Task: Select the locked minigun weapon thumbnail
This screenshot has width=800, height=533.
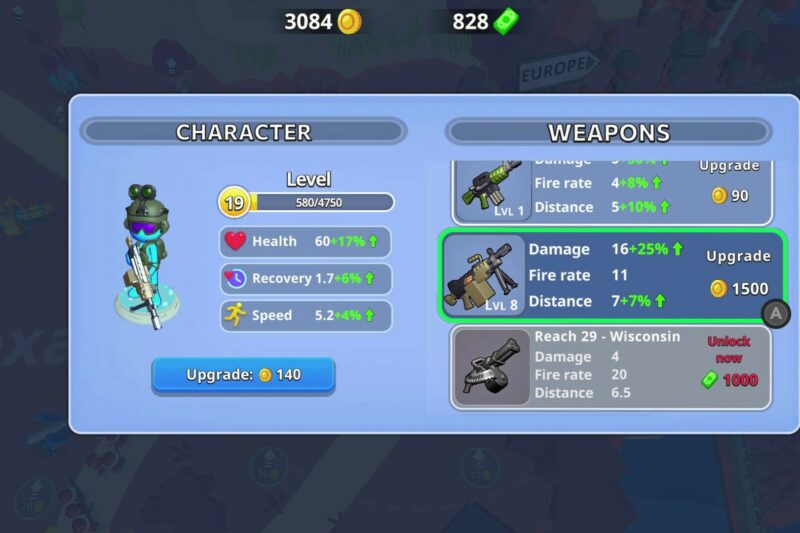Action: [490, 367]
